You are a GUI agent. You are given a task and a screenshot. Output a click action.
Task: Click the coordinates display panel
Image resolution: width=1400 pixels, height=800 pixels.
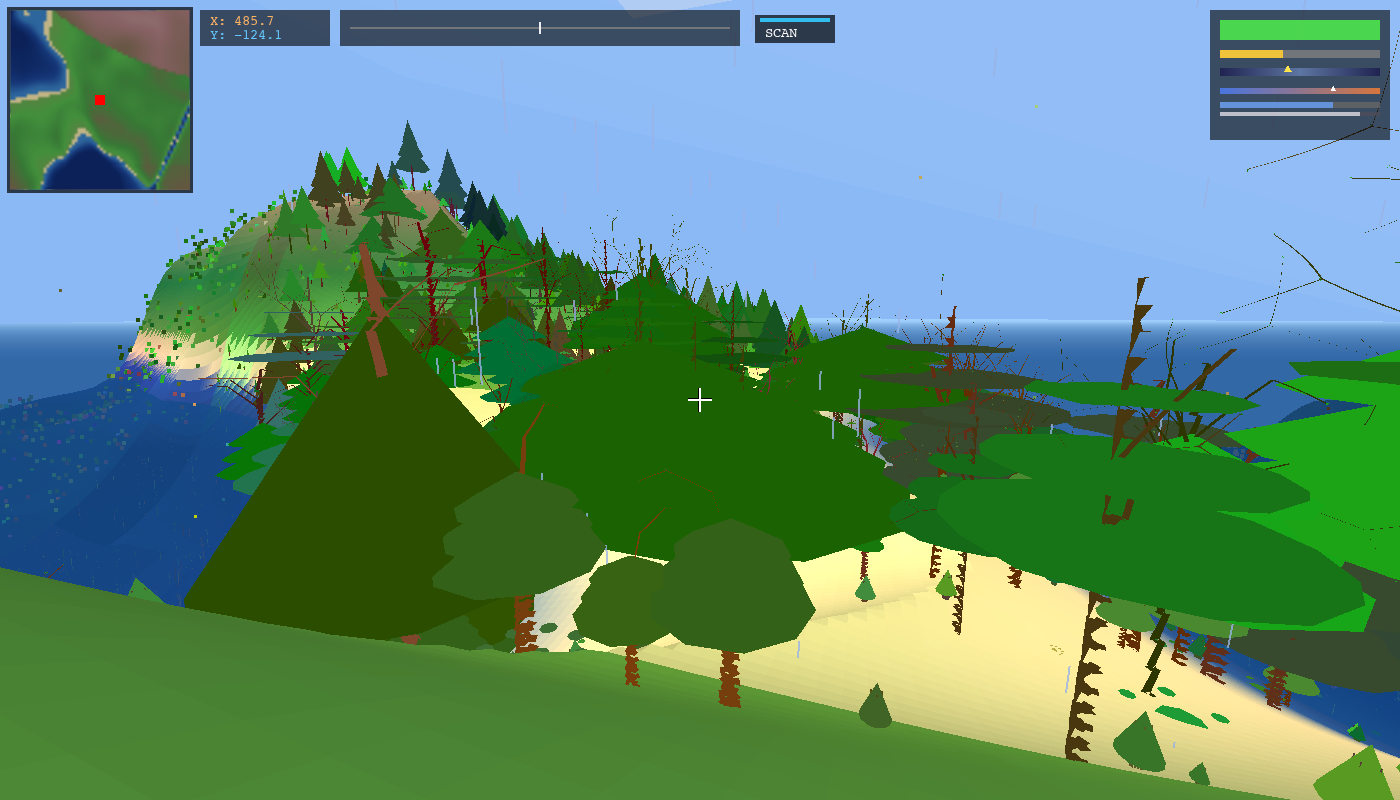(x=264, y=28)
